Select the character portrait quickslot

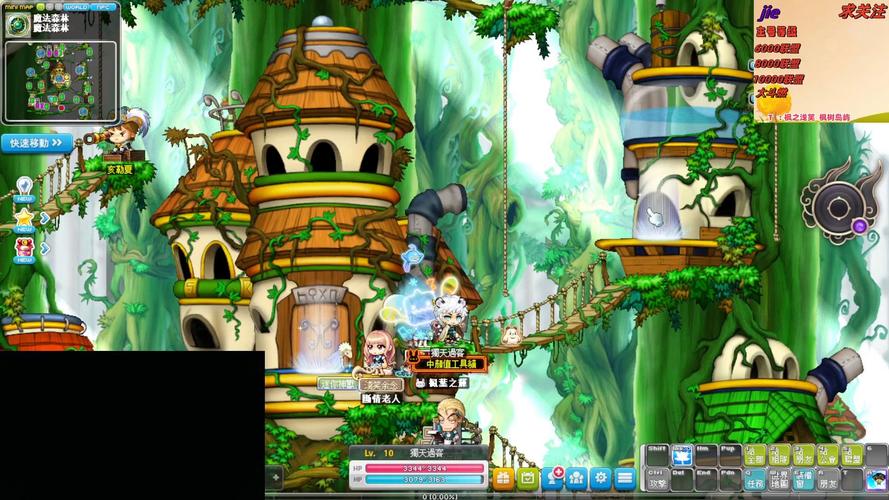pos(877,479)
